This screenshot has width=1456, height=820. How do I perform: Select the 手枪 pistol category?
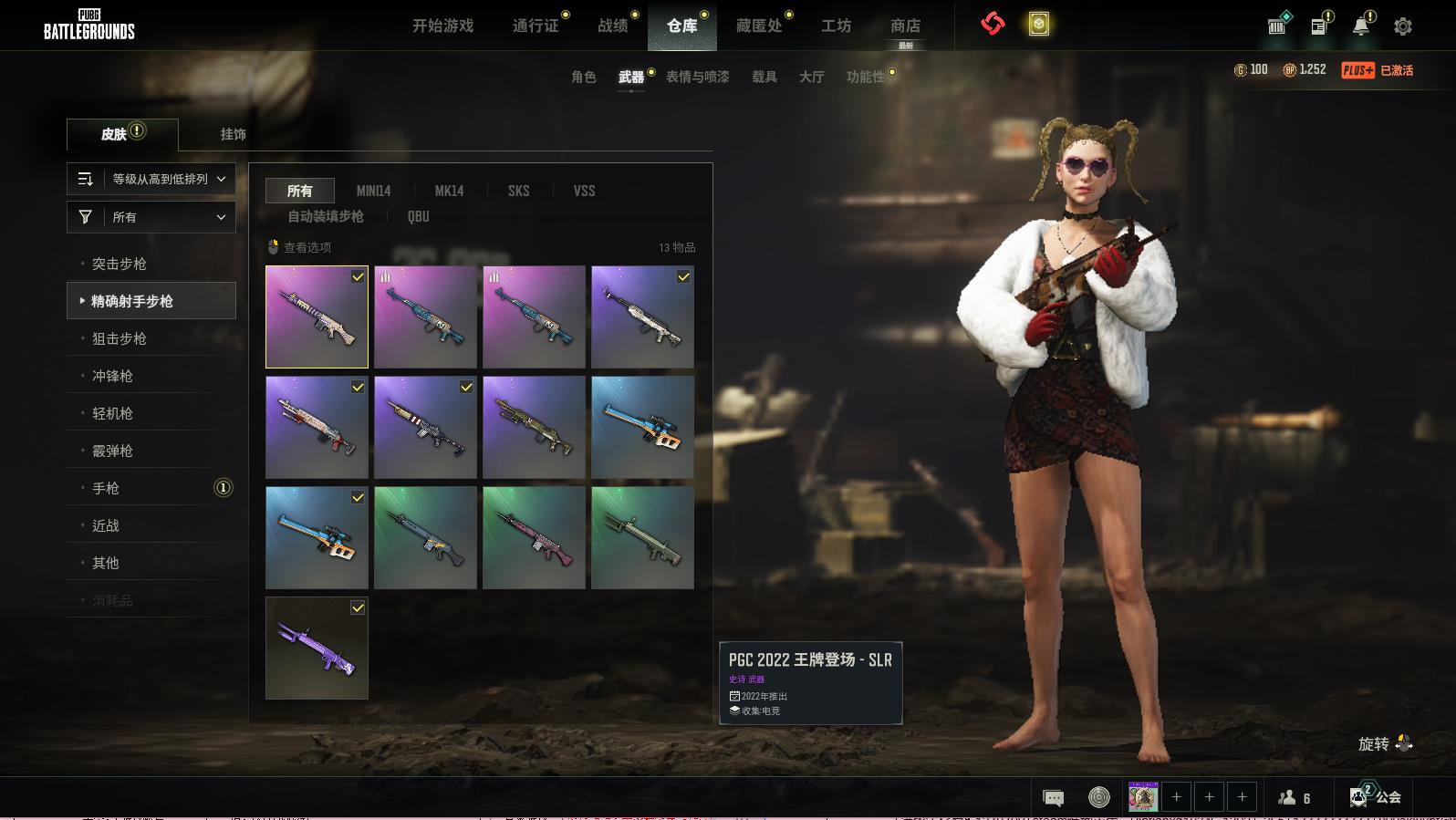point(106,488)
